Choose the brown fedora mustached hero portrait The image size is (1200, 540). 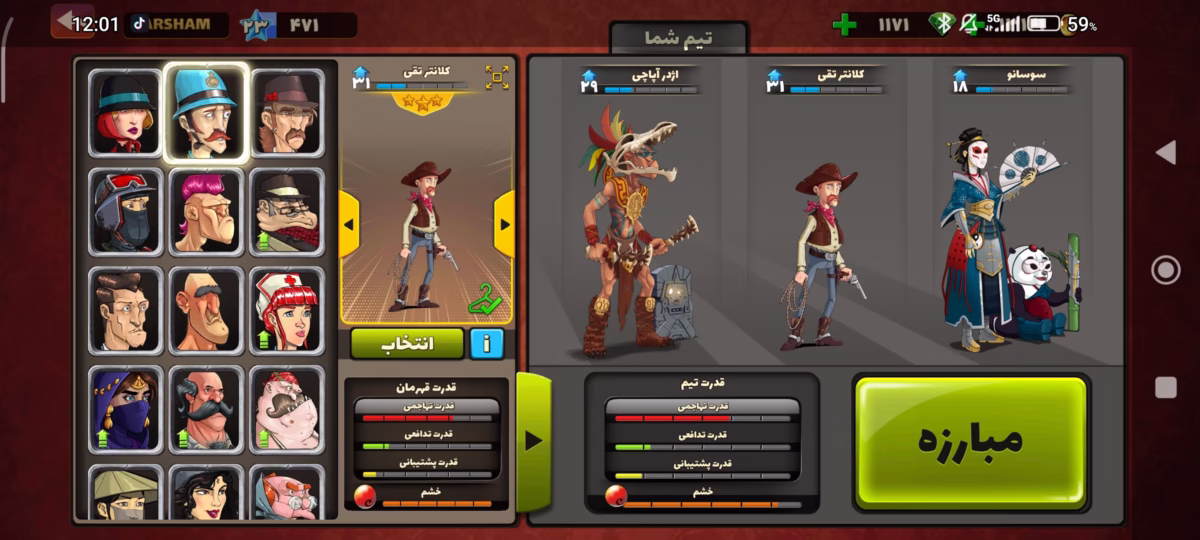[x=287, y=112]
